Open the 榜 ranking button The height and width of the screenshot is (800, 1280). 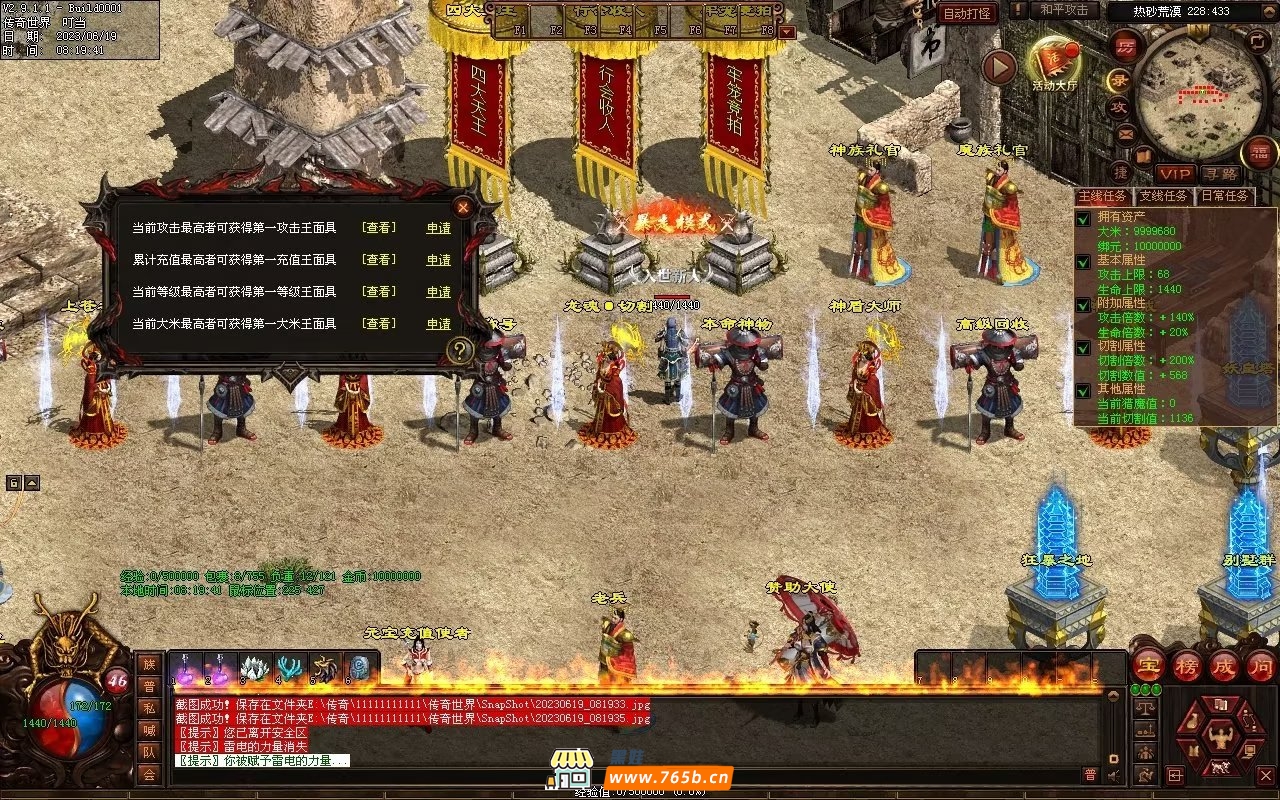1187,666
